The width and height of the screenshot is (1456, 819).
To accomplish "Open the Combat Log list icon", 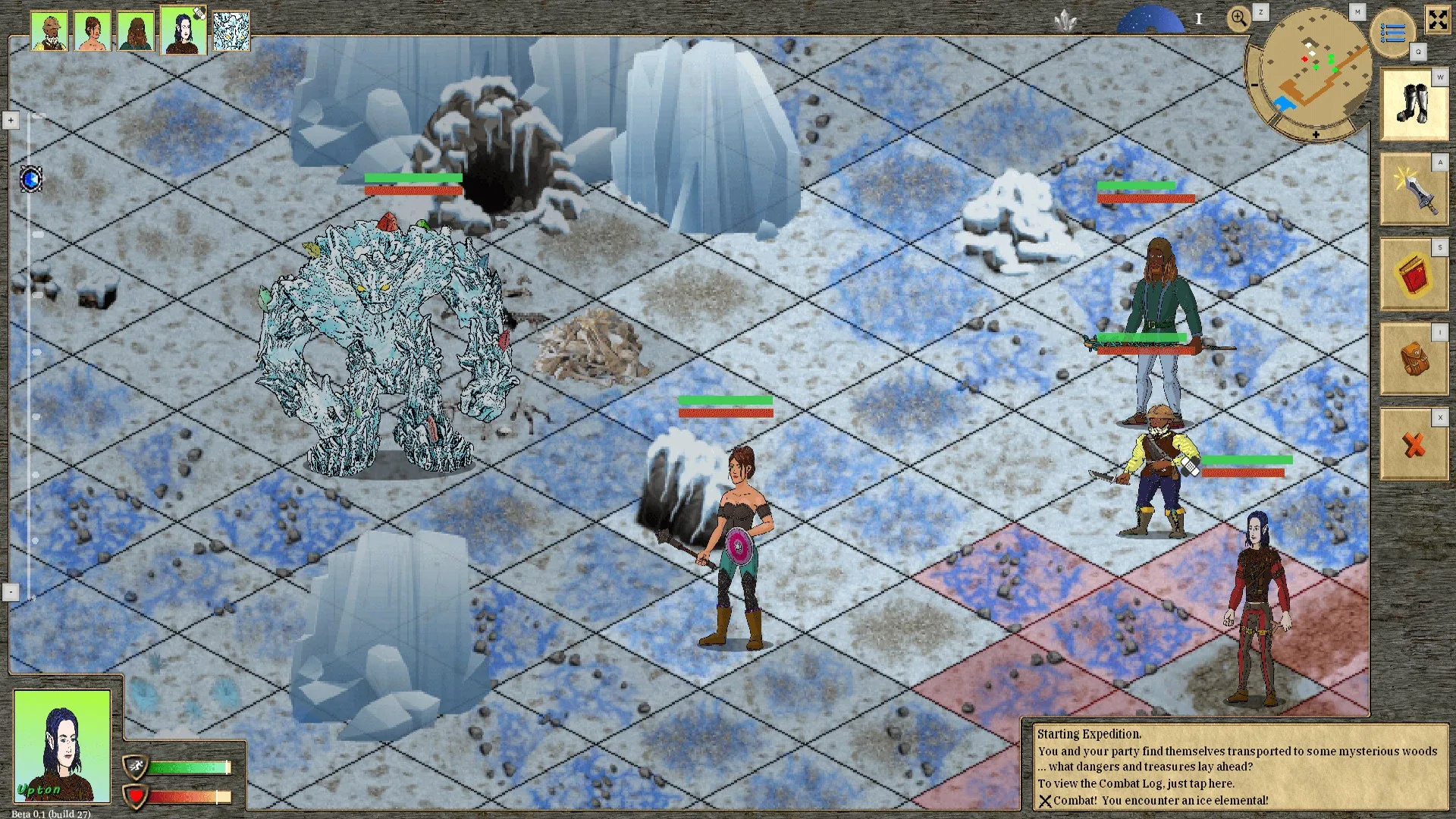I will pyautogui.click(x=1394, y=32).
